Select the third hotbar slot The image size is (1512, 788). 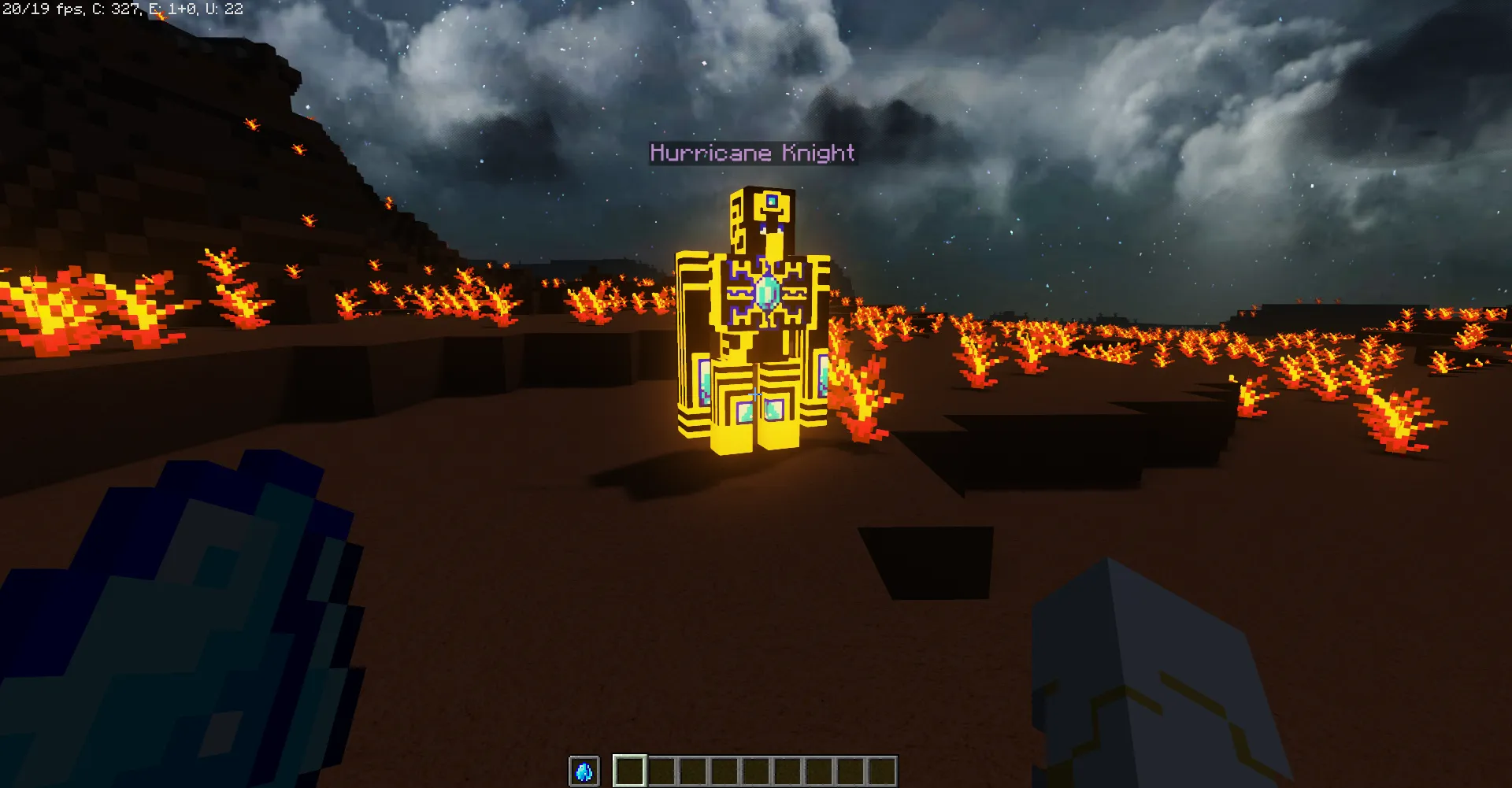click(693, 772)
